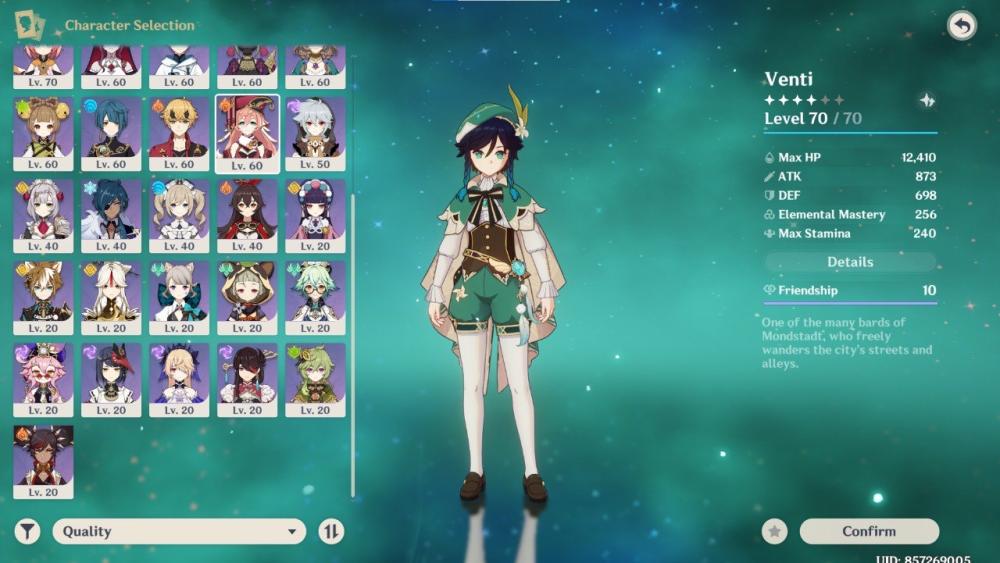
Task: Select Ningguang's portrait
Action: click(111, 297)
